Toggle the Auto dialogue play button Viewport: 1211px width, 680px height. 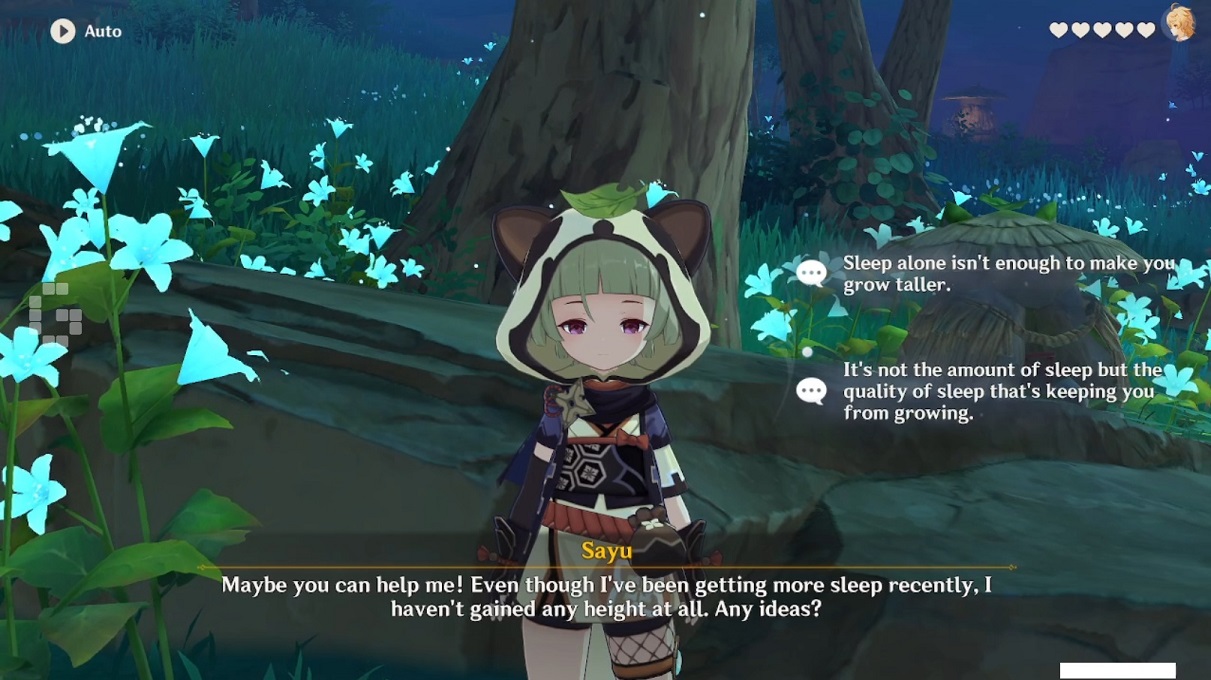[x=63, y=31]
